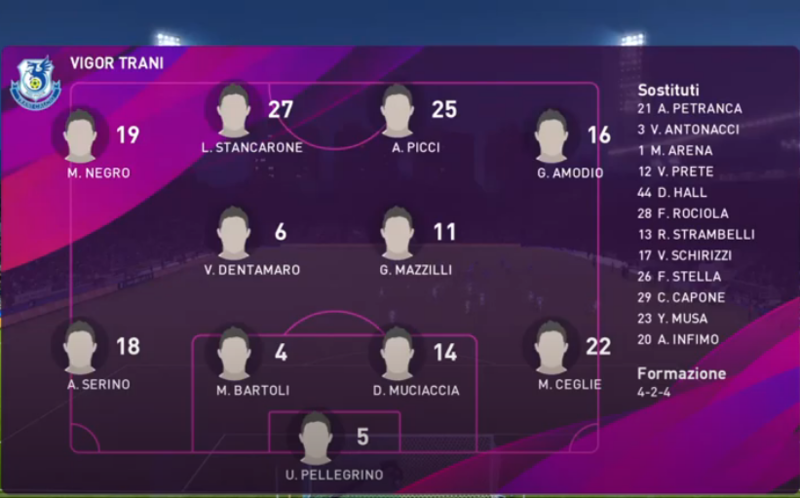Choose V. Dentamaro, number 6
The width and height of the screenshot is (800, 498).
[234, 234]
